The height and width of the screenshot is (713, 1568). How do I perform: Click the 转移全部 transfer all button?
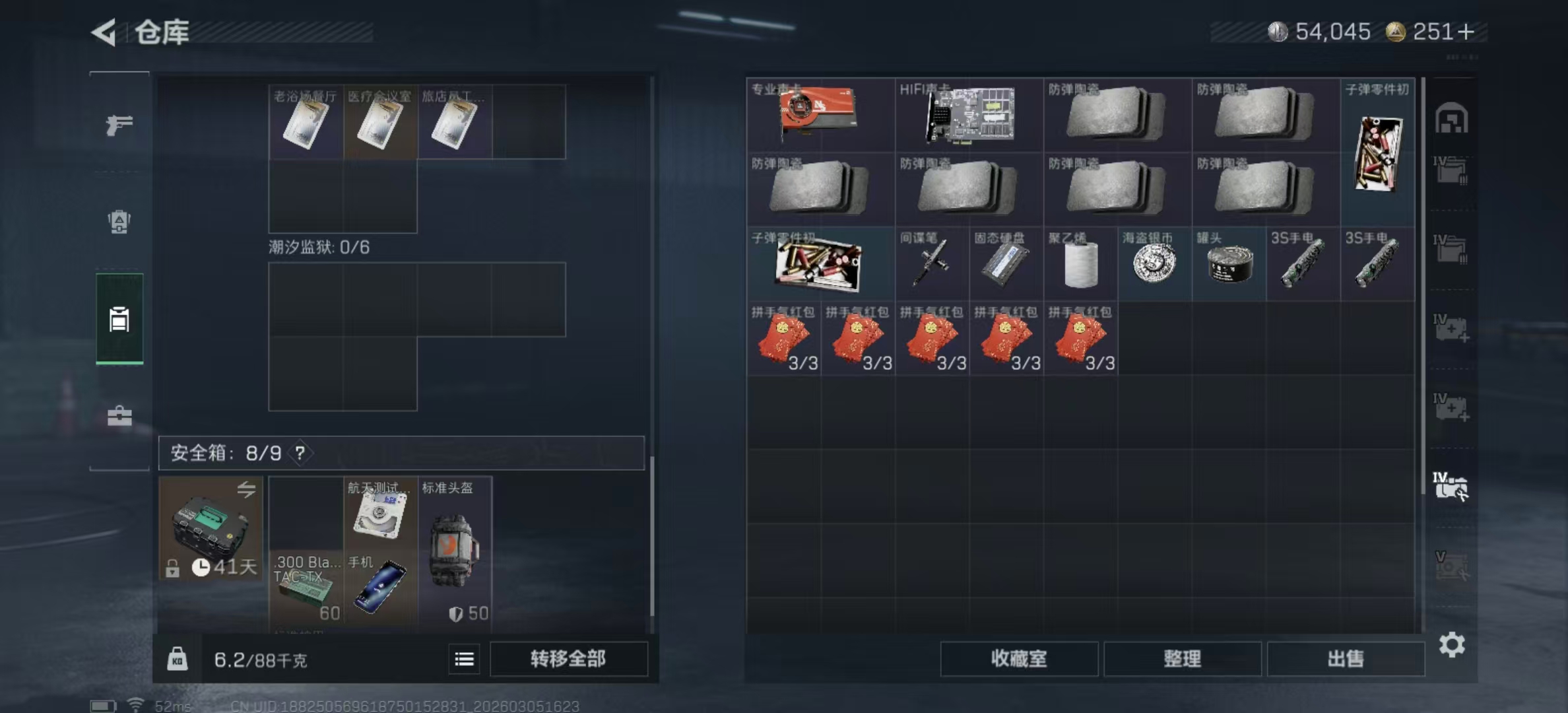tap(568, 660)
